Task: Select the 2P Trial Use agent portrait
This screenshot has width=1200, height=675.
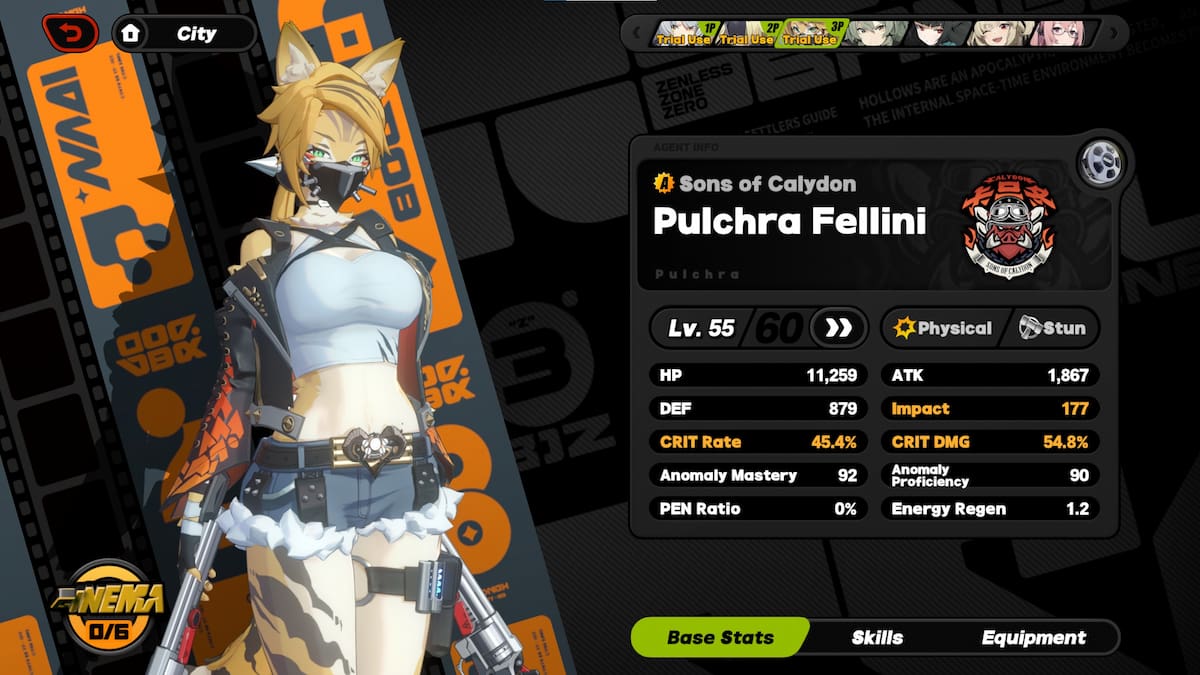Action: point(747,33)
